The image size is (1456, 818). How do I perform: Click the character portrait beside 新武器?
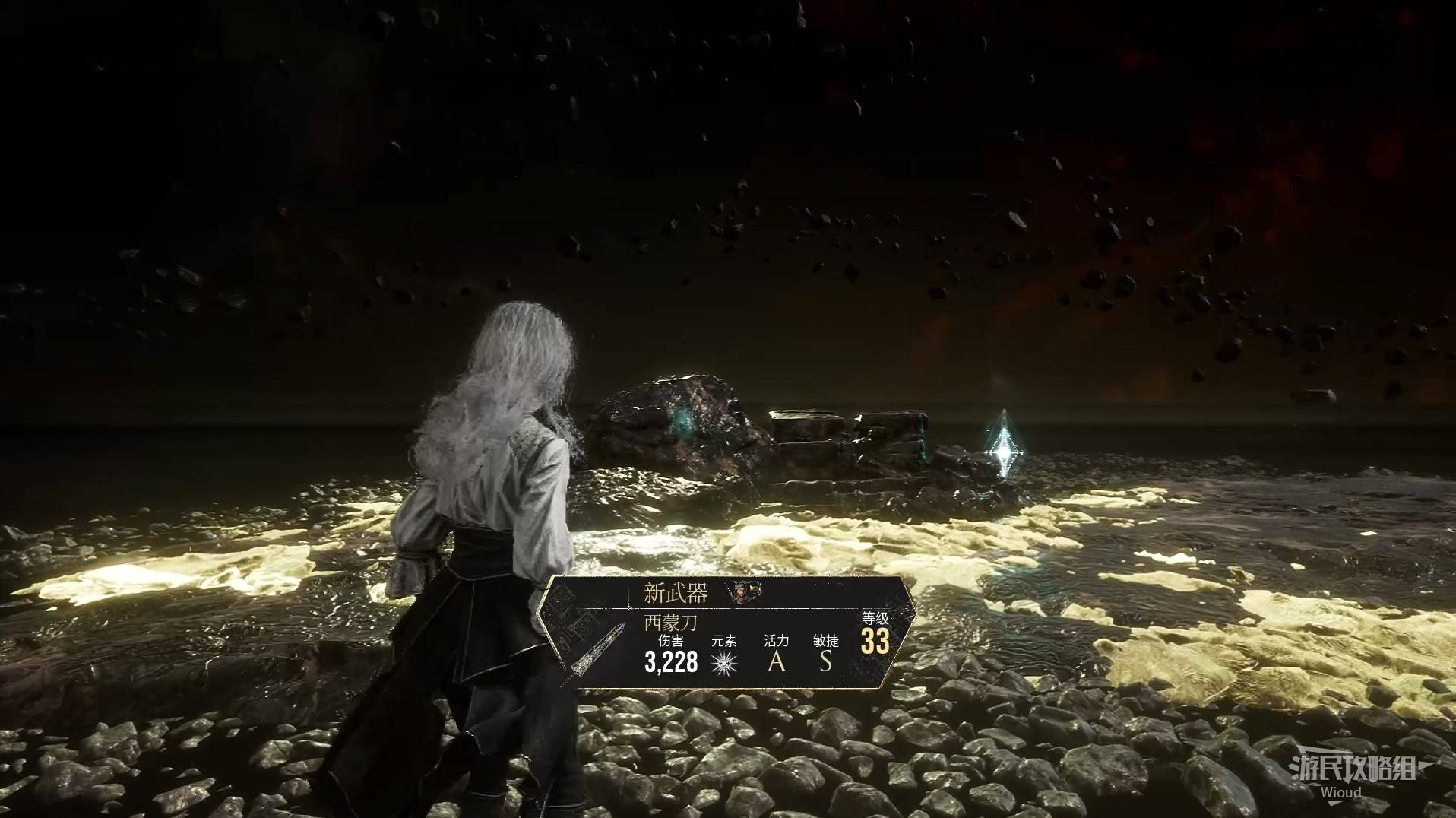739,592
